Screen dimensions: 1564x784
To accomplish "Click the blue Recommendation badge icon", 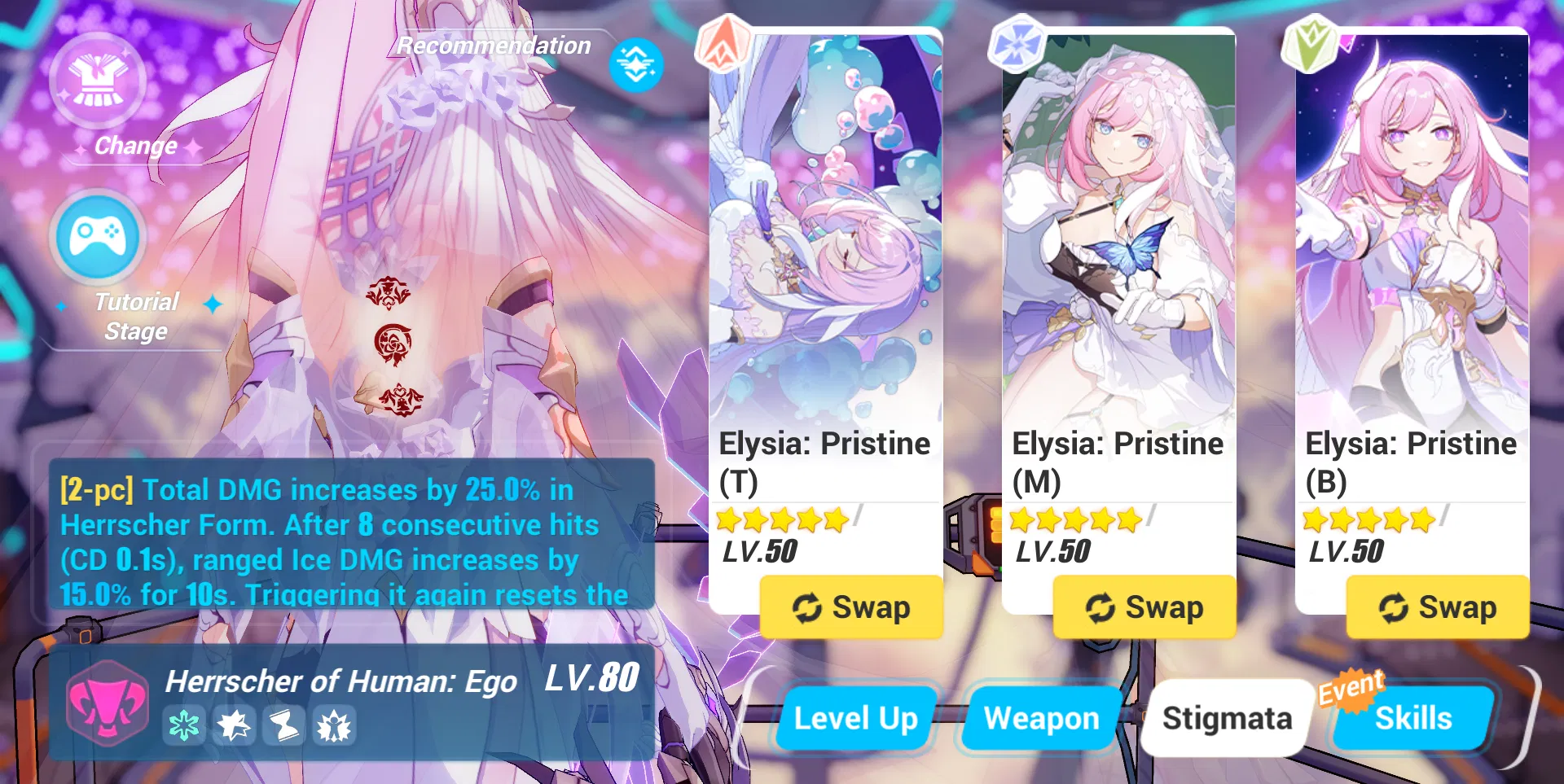I will [x=635, y=65].
